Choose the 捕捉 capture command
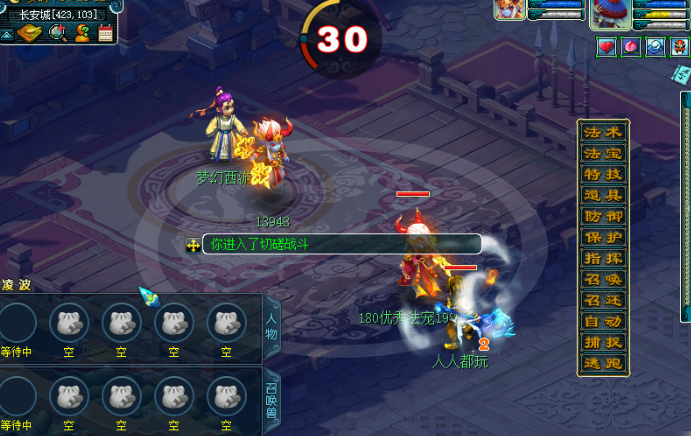 click(603, 343)
